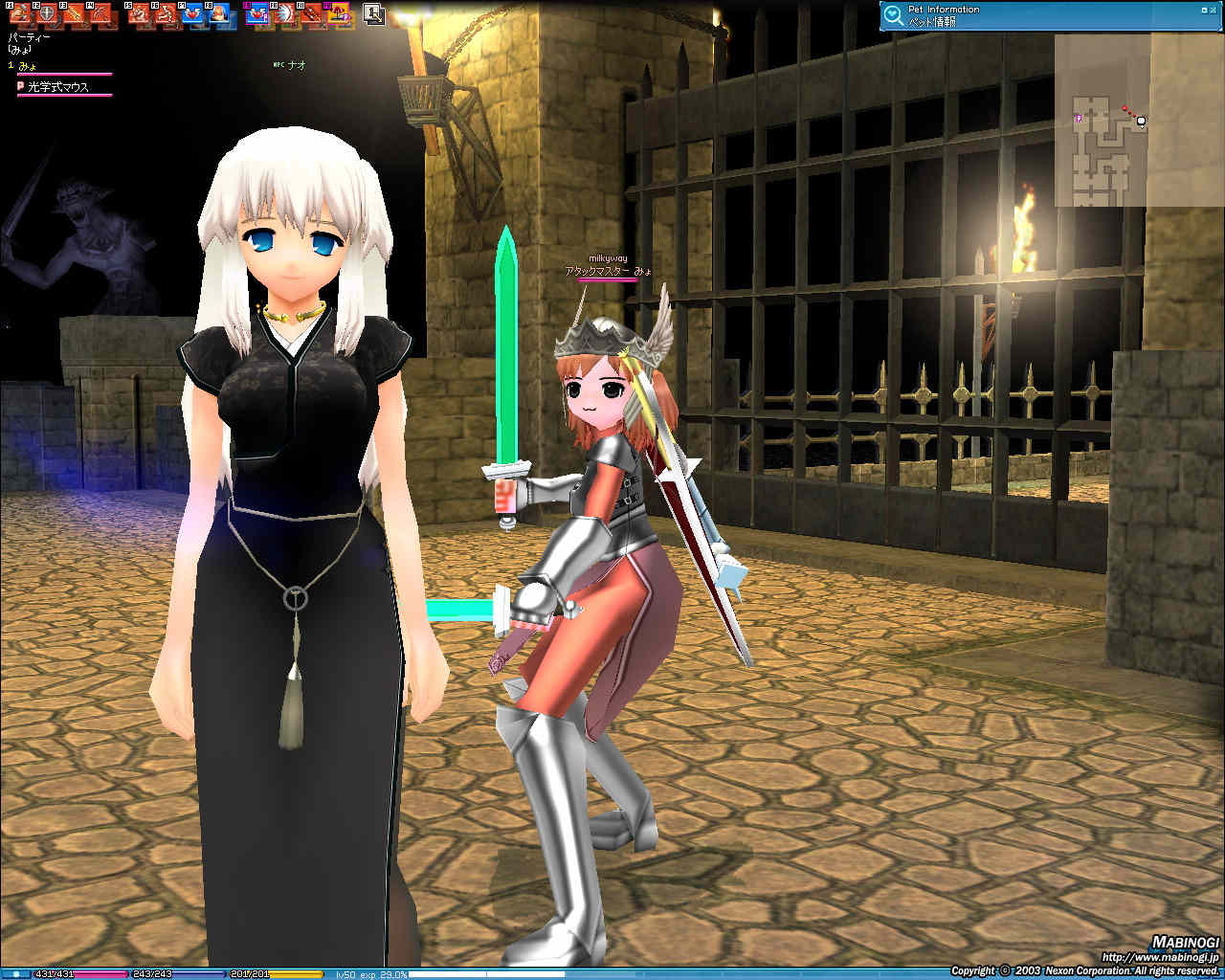The width and height of the screenshot is (1225, 980).
Task: Activate the F1 skill hotkey icon
Action: (18, 13)
